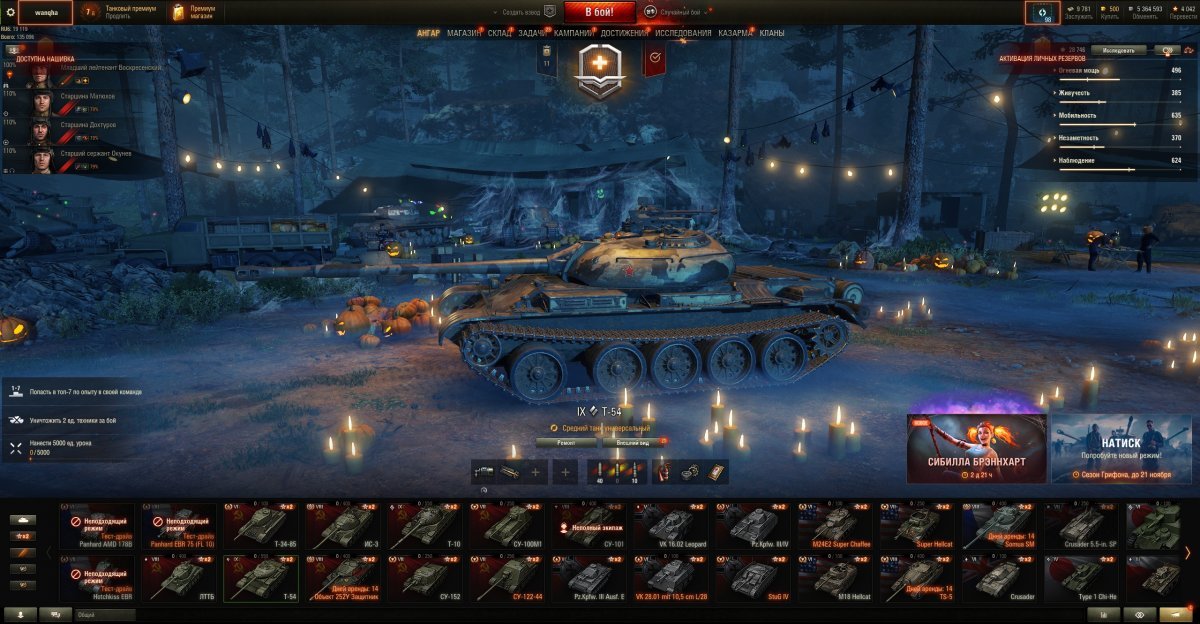
Task: Go to the «Кампании» tab
Action: (x=573, y=33)
